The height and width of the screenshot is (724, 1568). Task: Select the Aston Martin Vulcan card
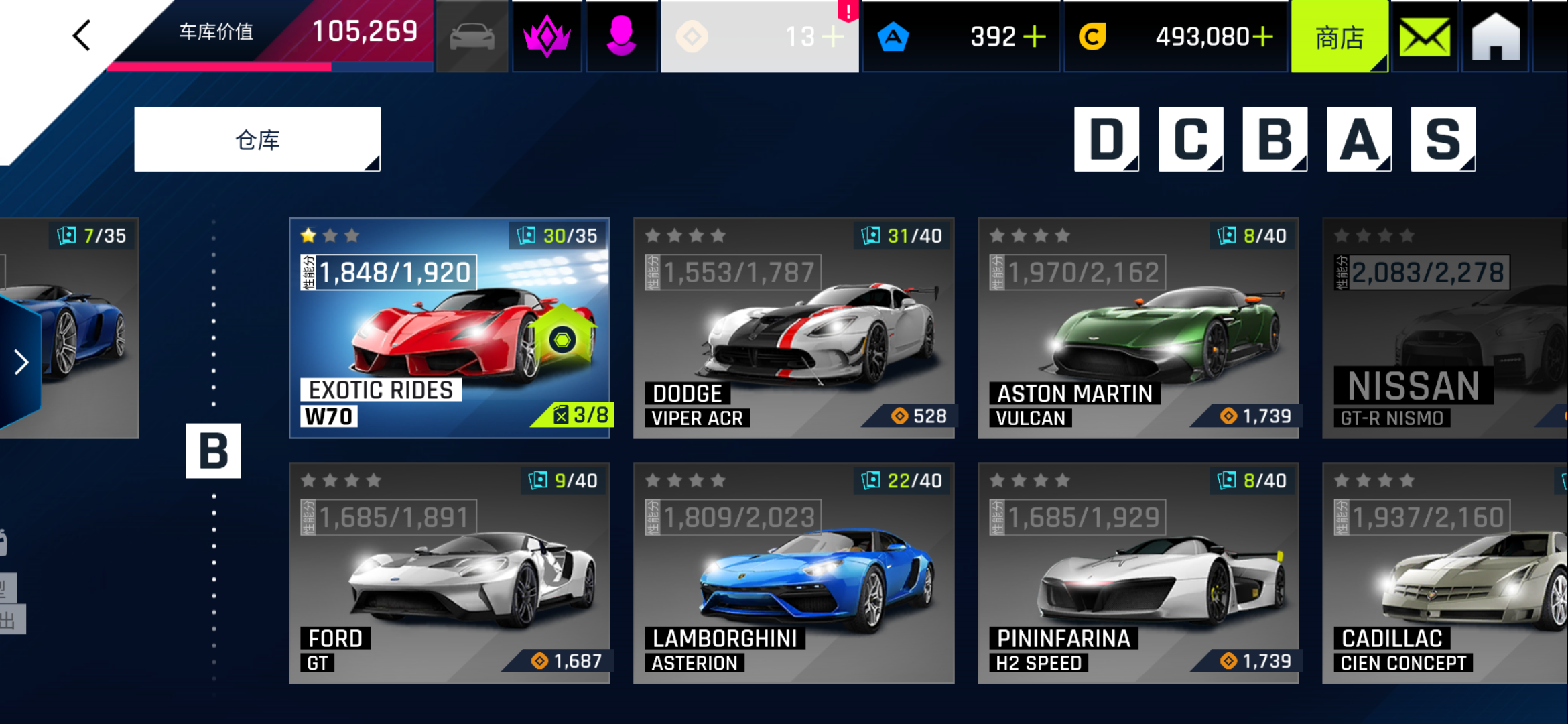point(1138,328)
